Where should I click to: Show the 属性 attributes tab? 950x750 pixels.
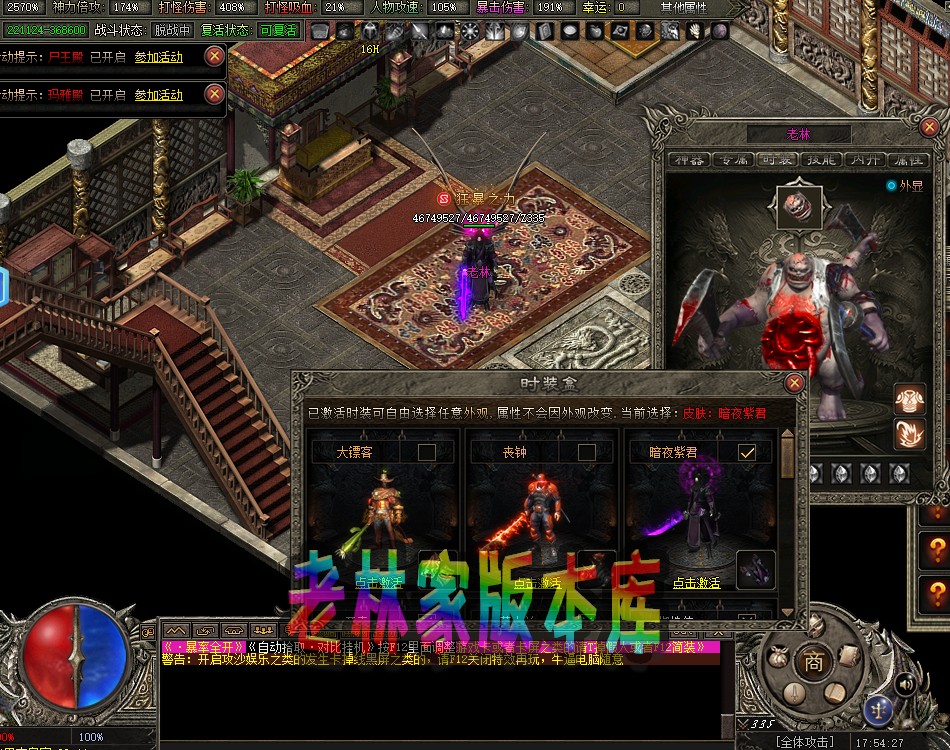pyautogui.click(x=906, y=160)
